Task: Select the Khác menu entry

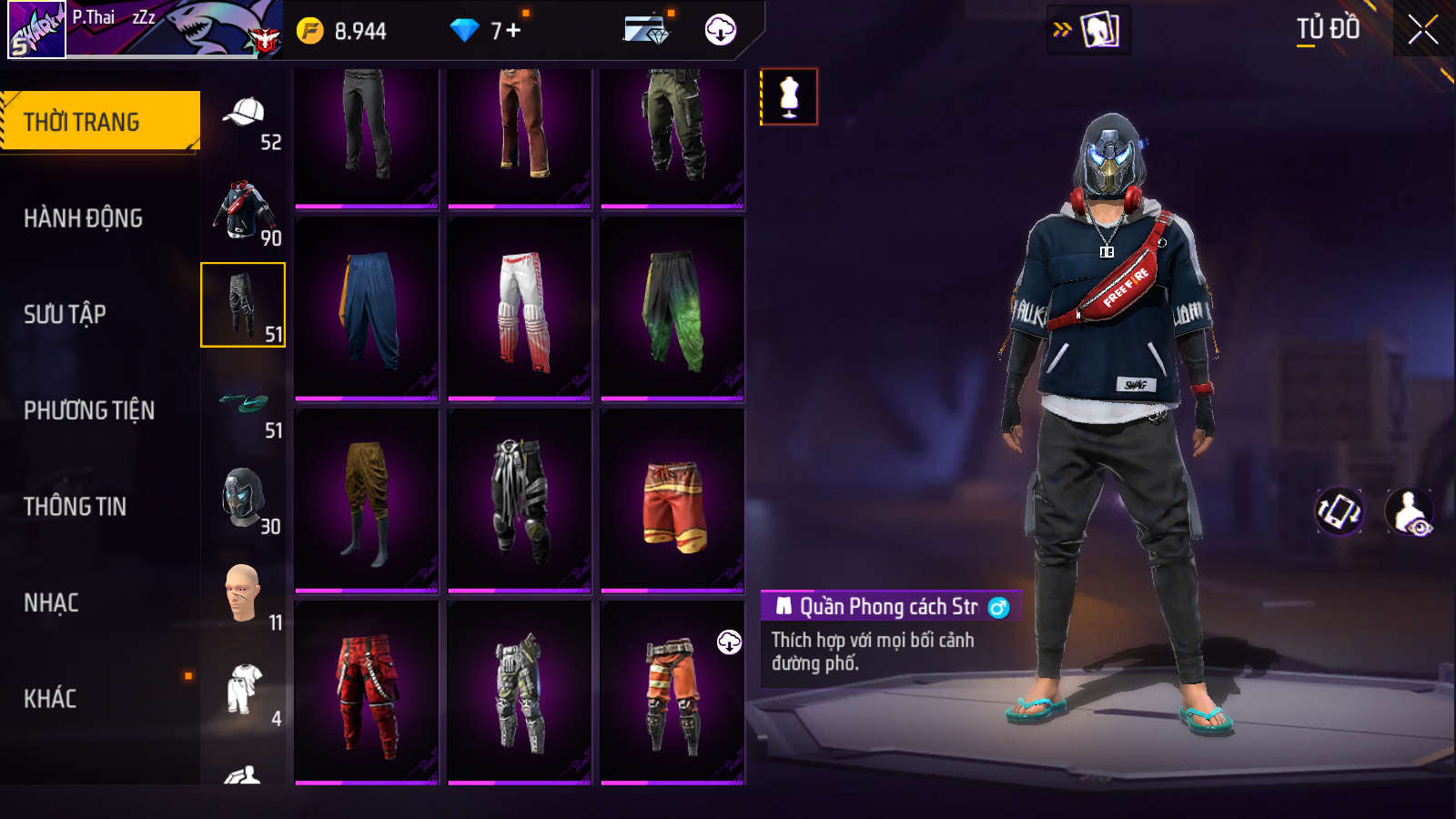Action: pyautogui.click(x=51, y=699)
